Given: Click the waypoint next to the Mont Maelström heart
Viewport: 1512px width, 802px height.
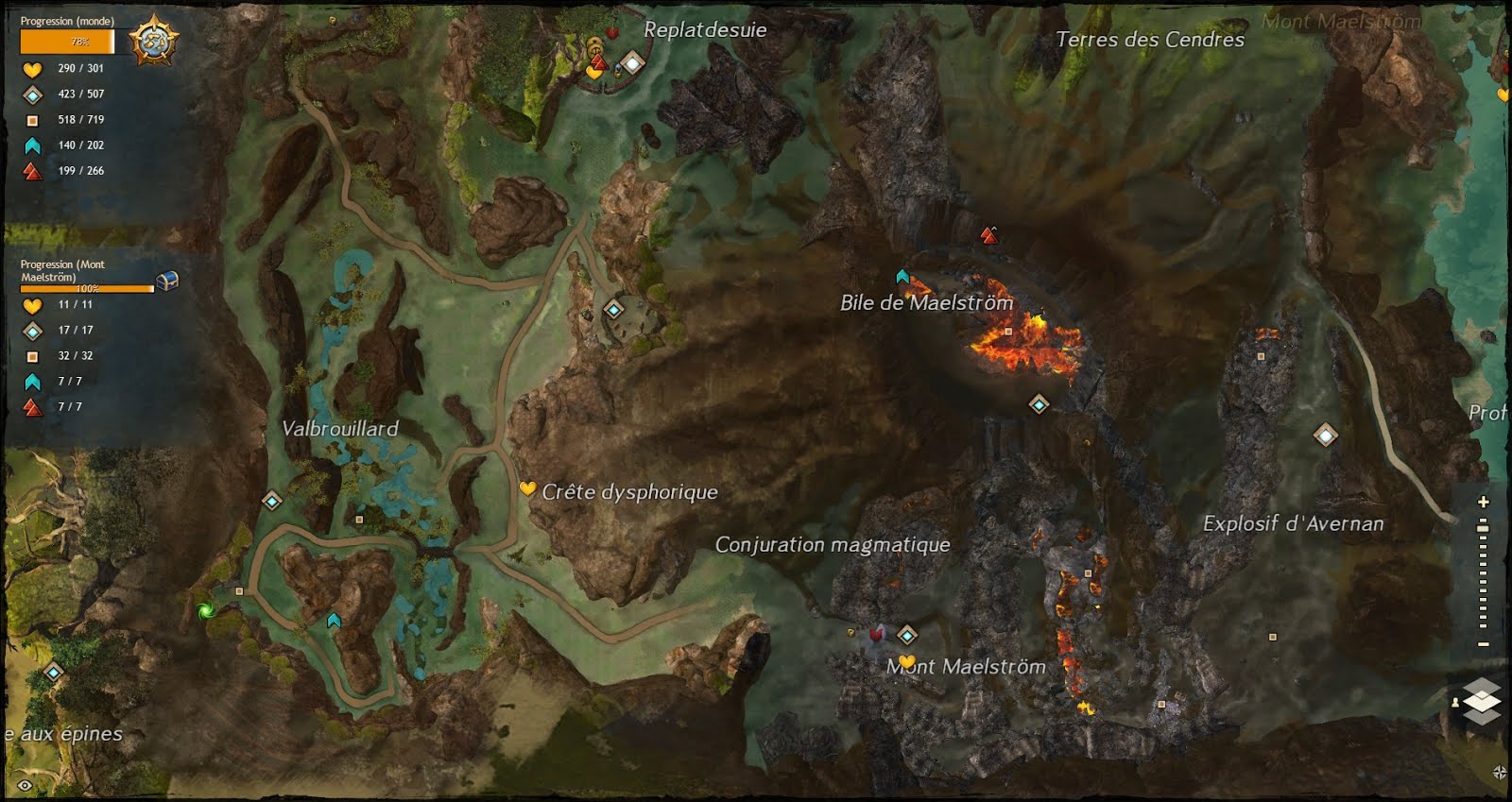Looking at the screenshot, I should pyautogui.click(x=908, y=636).
